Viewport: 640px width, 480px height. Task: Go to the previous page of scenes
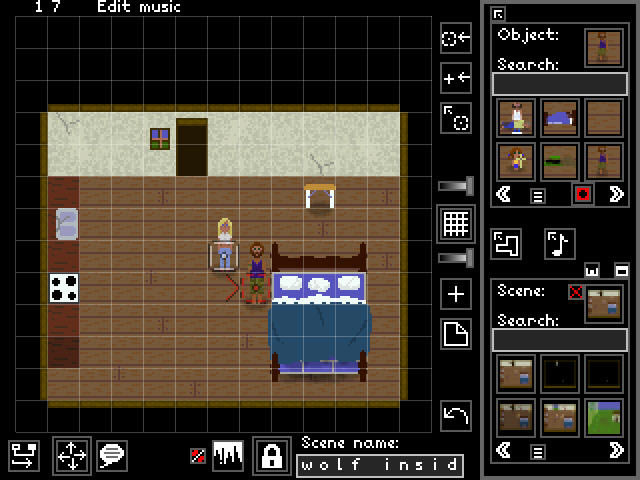pyautogui.click(x=504, y=451)
